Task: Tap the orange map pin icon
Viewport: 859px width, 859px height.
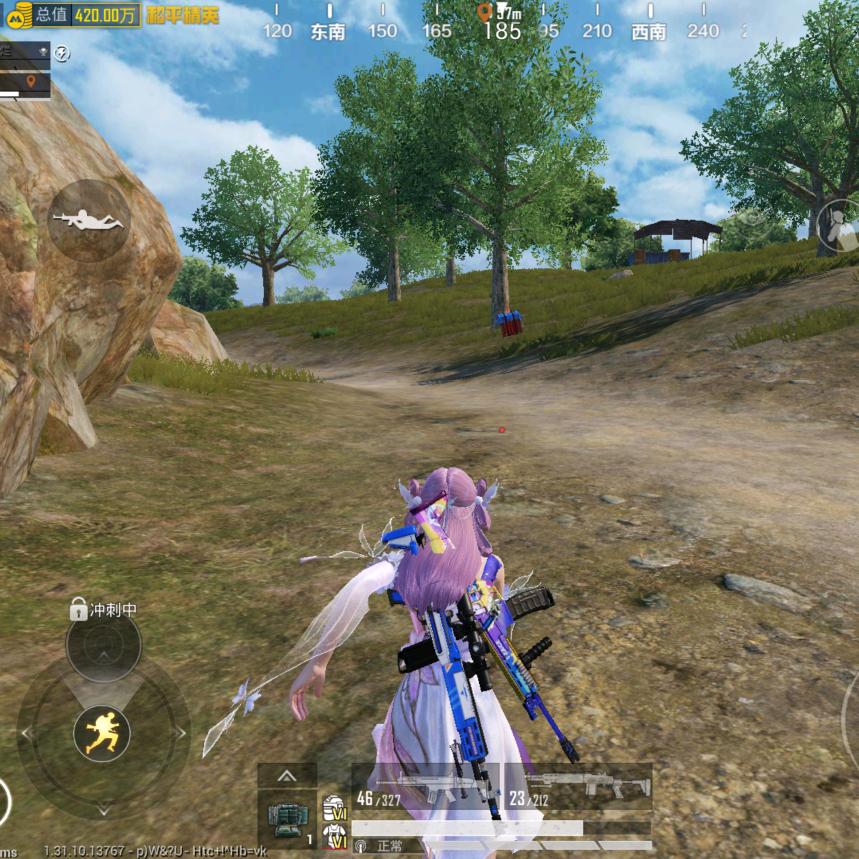Action: (x=31, y=80)
